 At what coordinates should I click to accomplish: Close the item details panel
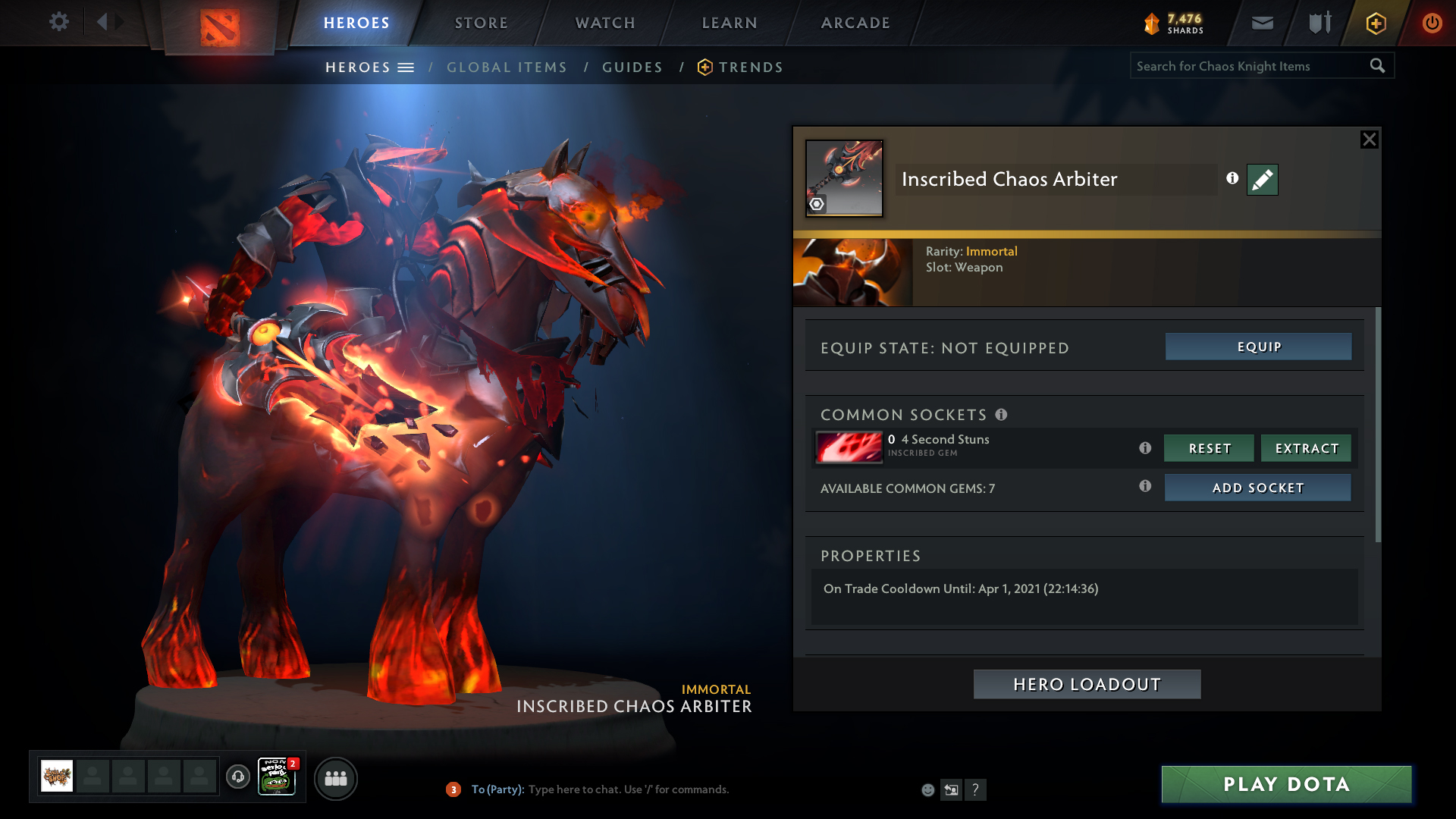click(1369, 140)
